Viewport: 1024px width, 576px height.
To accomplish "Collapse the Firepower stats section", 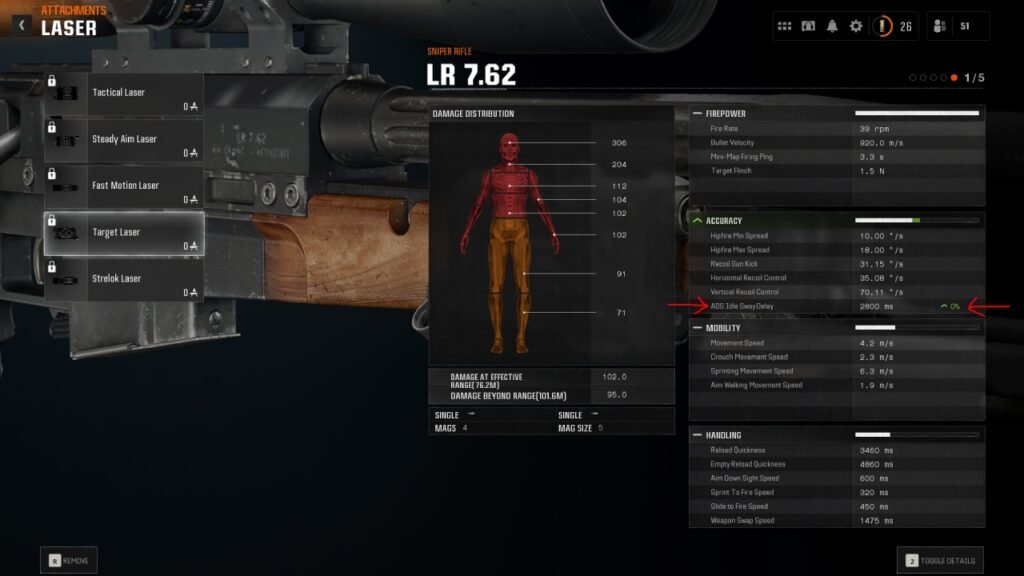I will point(697,114).
